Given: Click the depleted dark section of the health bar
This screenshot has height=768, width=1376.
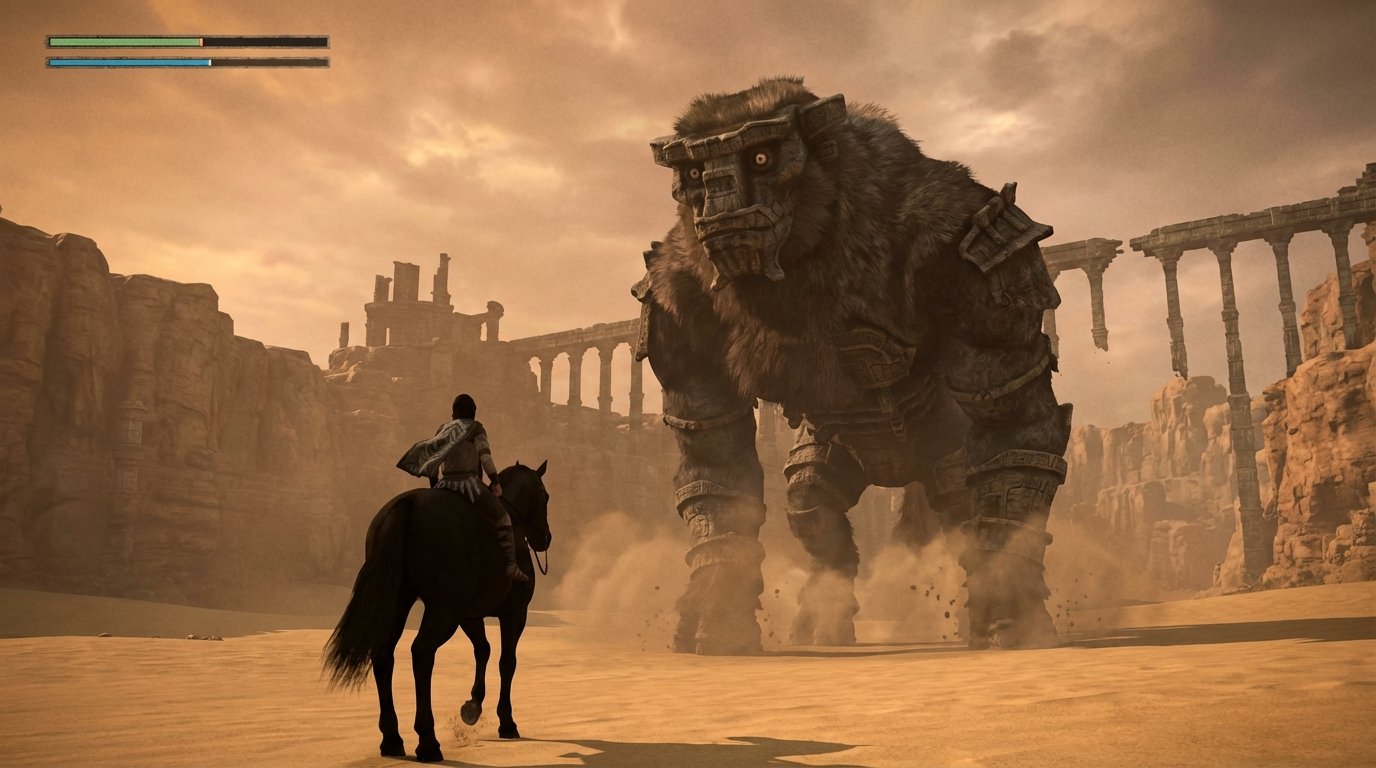Looking at the screenshot, I should click(265, 42).
